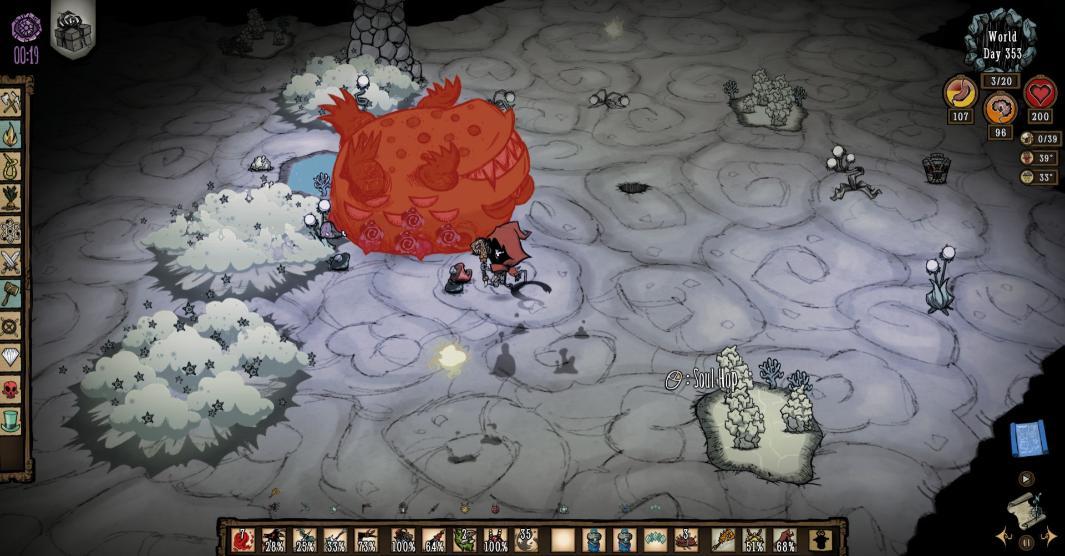
Task: Open the Light crafting tab with flame icon
Action: 11,134
